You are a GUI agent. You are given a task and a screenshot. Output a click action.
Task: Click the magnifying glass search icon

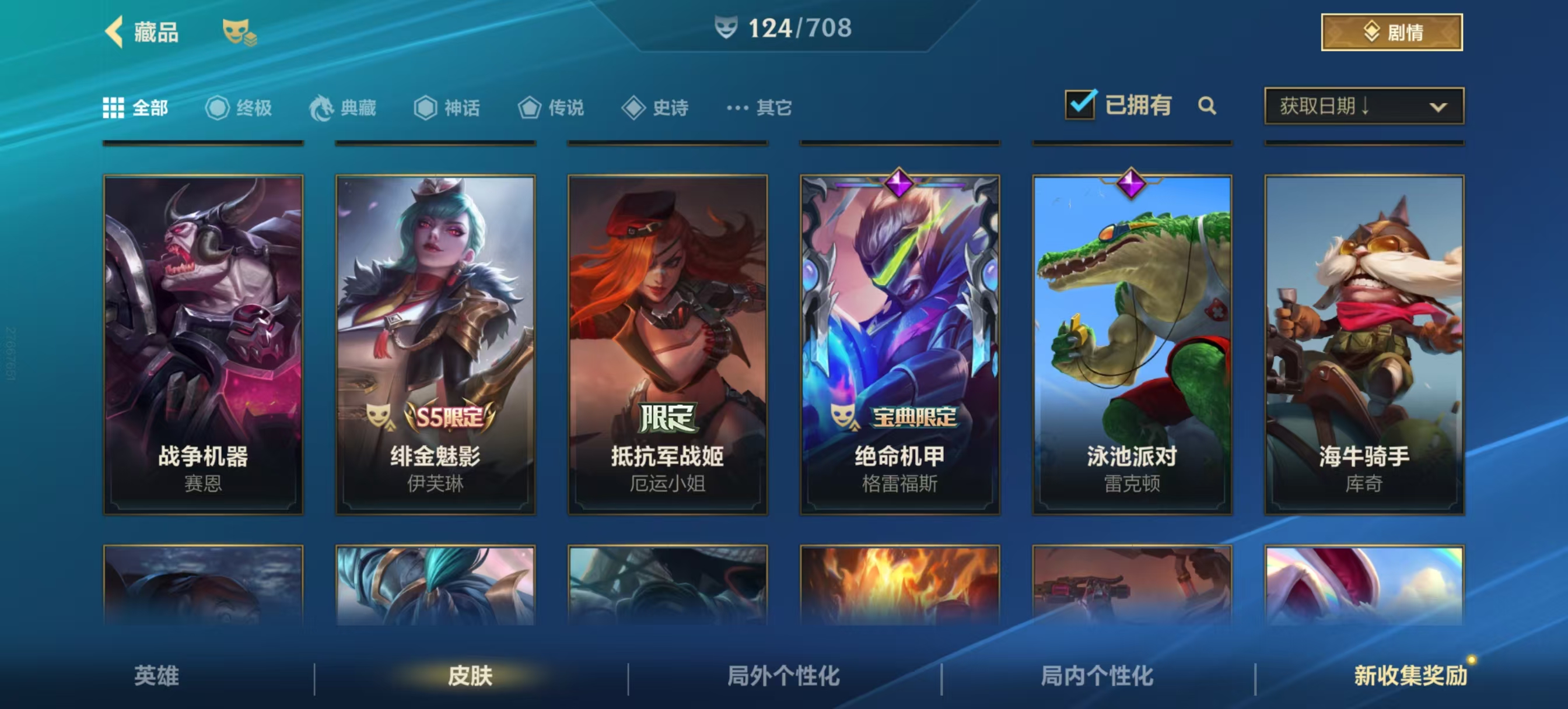point(1206,106)
